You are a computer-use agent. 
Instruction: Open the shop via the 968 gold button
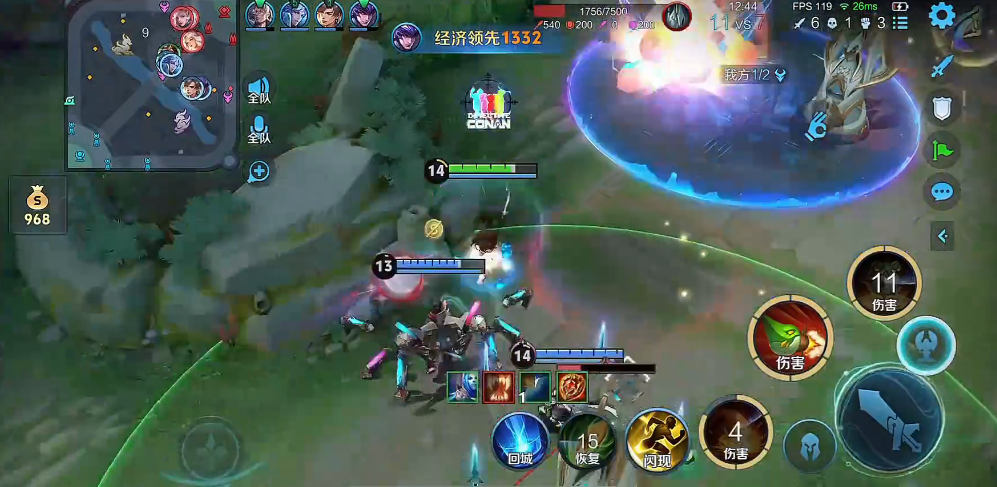[37, 206]
